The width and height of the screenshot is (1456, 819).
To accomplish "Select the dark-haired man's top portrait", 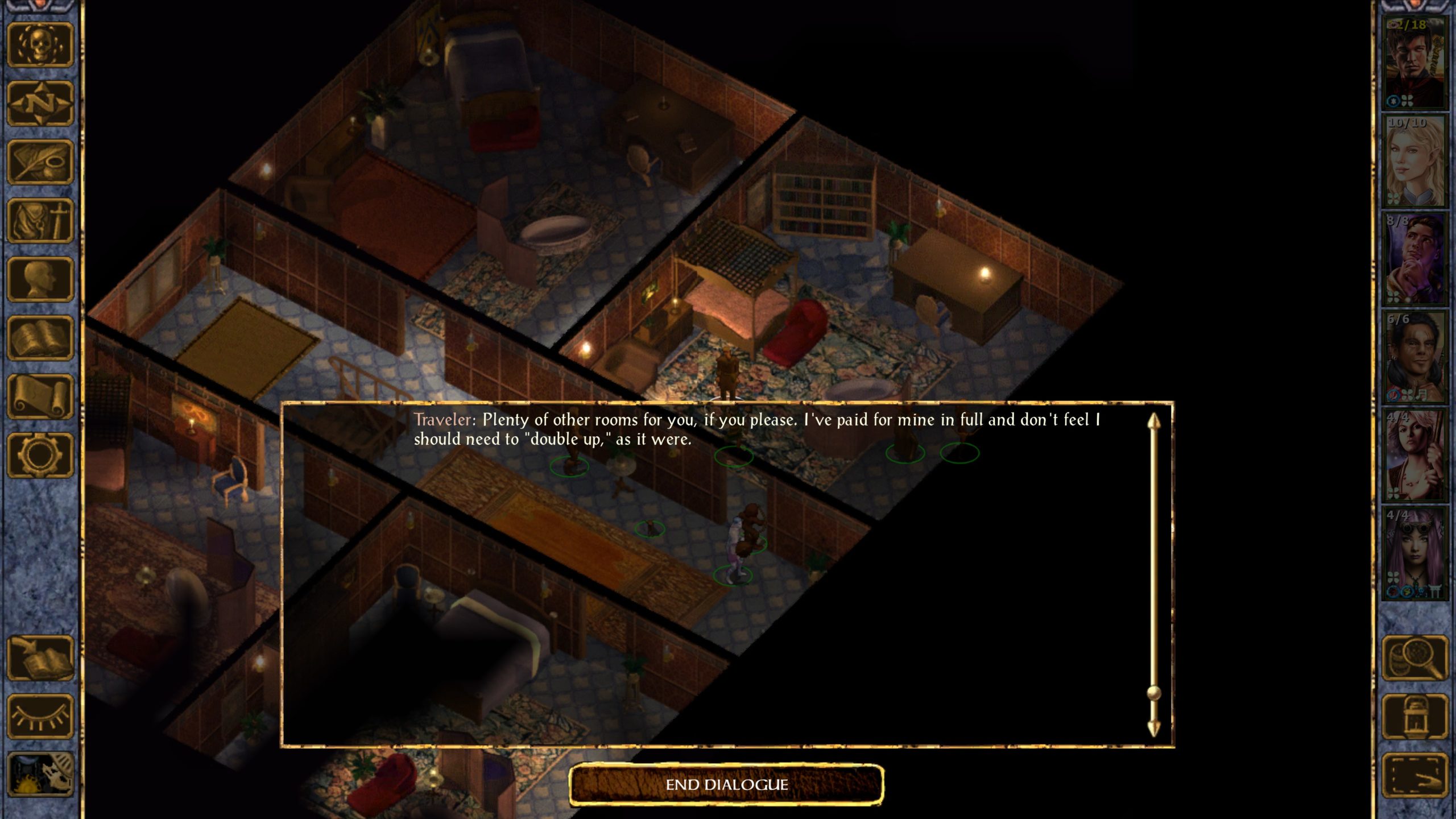I will pos(1414,63).
